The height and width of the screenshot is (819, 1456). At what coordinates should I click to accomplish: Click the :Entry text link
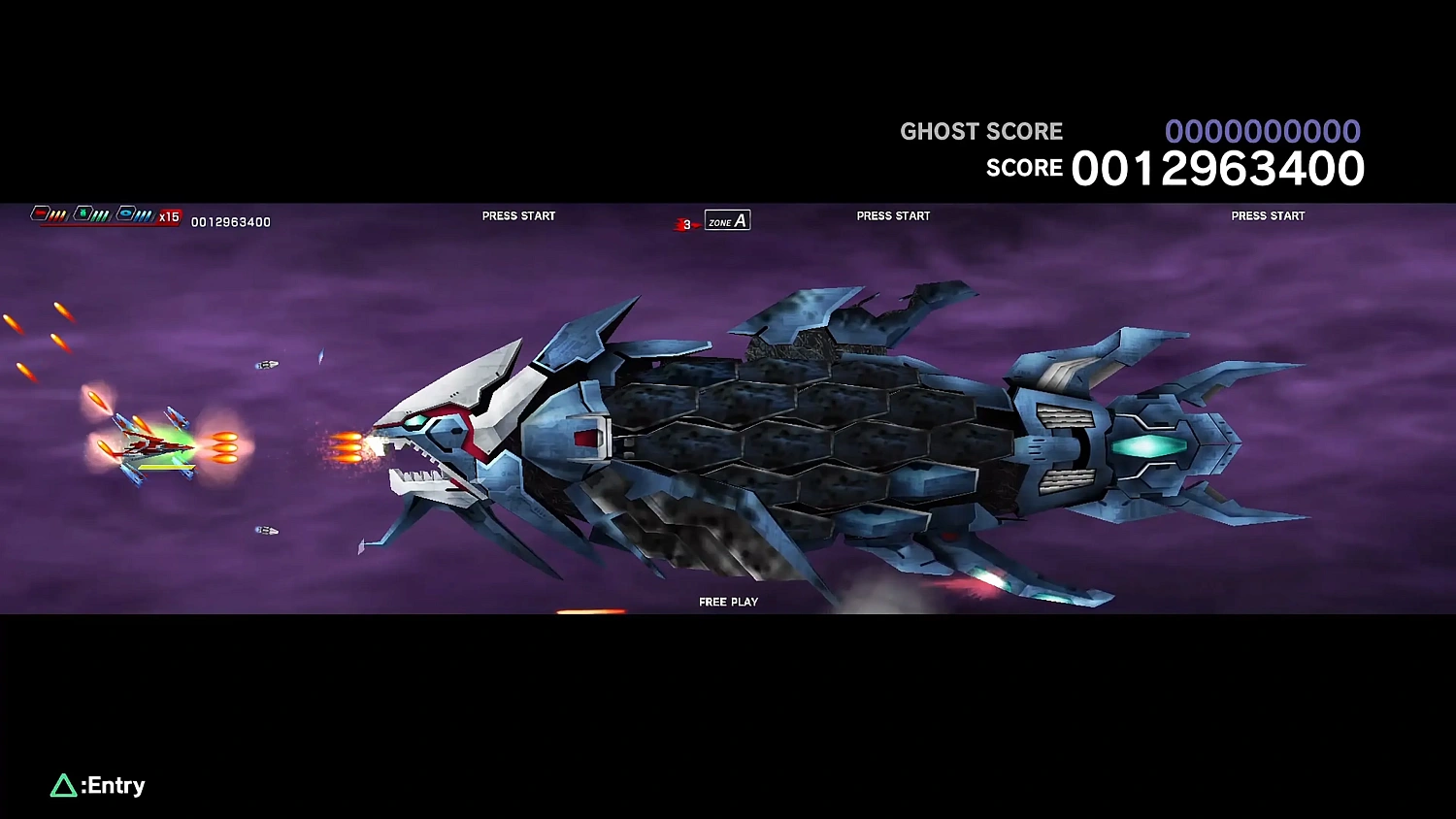[x=110, y=785]
